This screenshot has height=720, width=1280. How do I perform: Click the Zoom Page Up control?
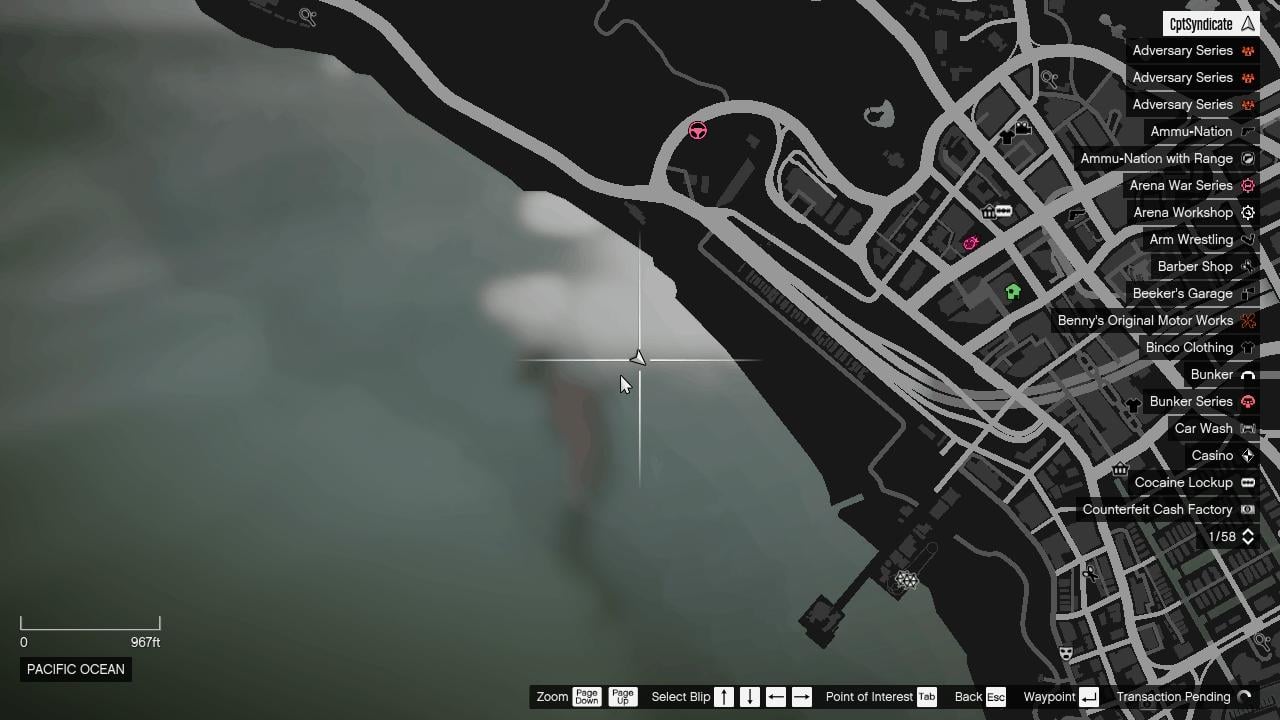tap(622, 697)
